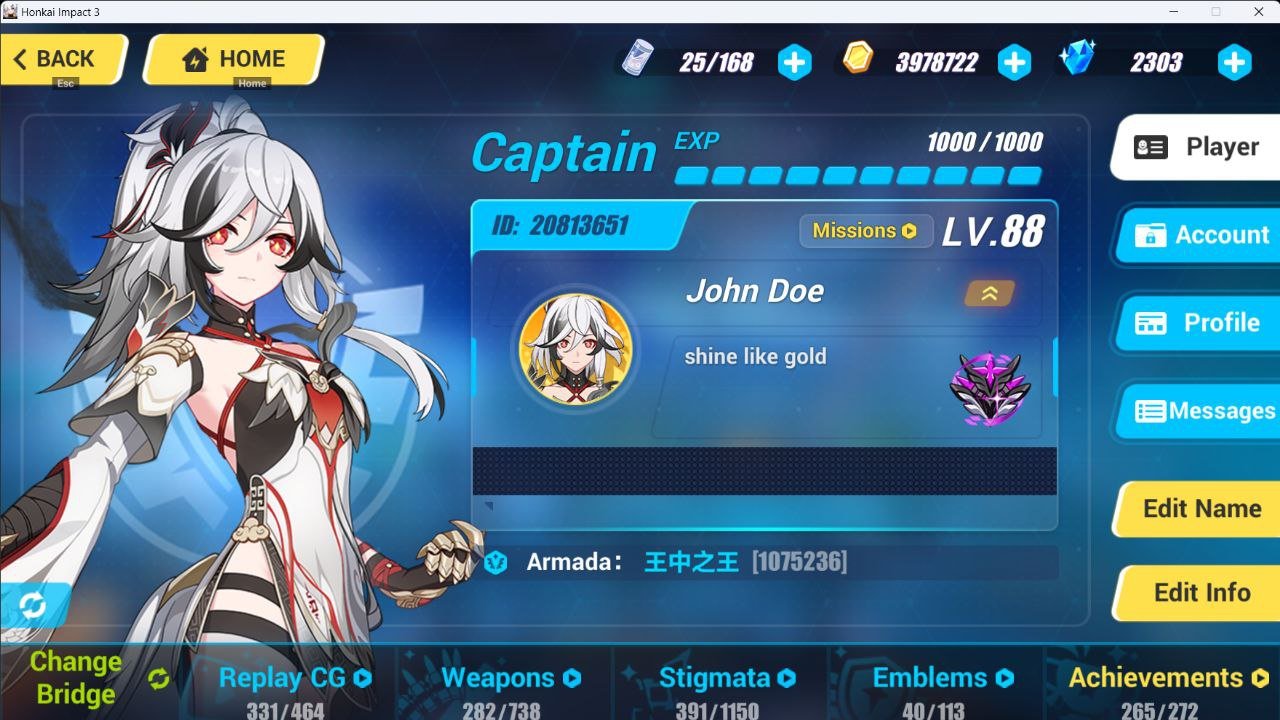View the Weapons collection
The height and width of the screenshot is (720, 1280).
[x=510, y=678]
